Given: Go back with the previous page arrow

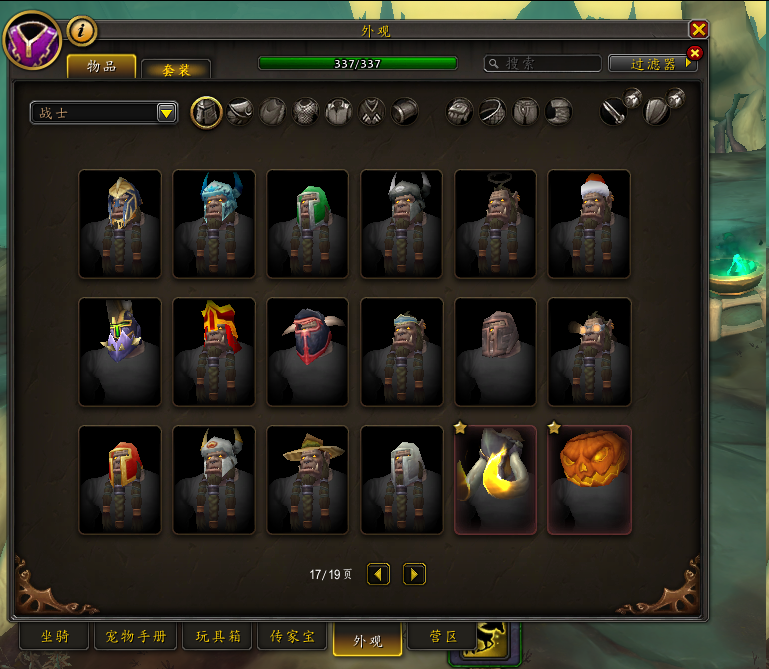Looking at the screenshot, I should coord(378,574).
